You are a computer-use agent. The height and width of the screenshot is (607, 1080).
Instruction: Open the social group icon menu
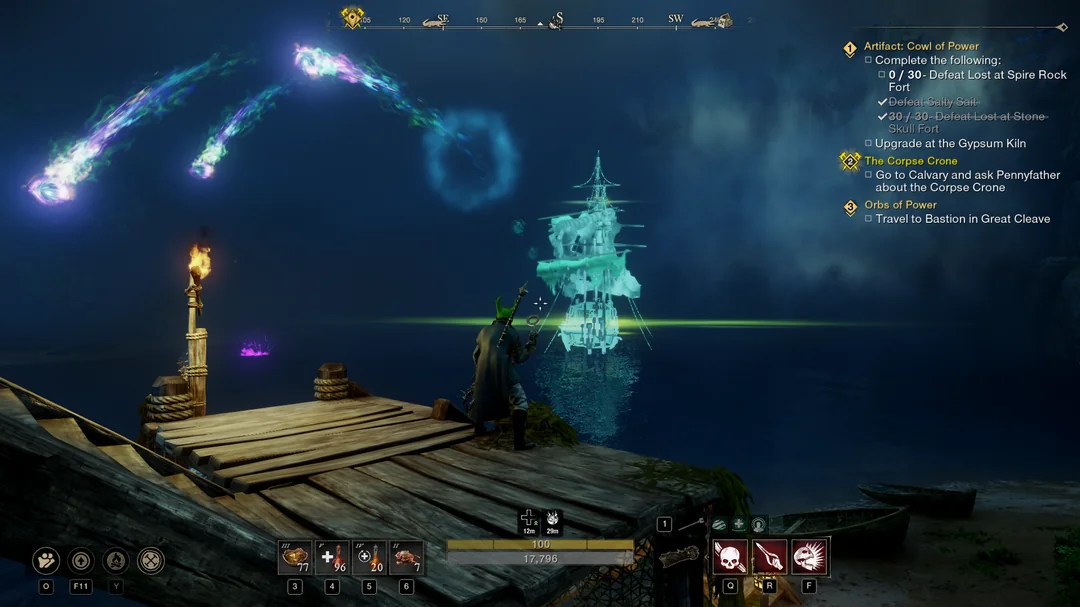click(46, 561)
